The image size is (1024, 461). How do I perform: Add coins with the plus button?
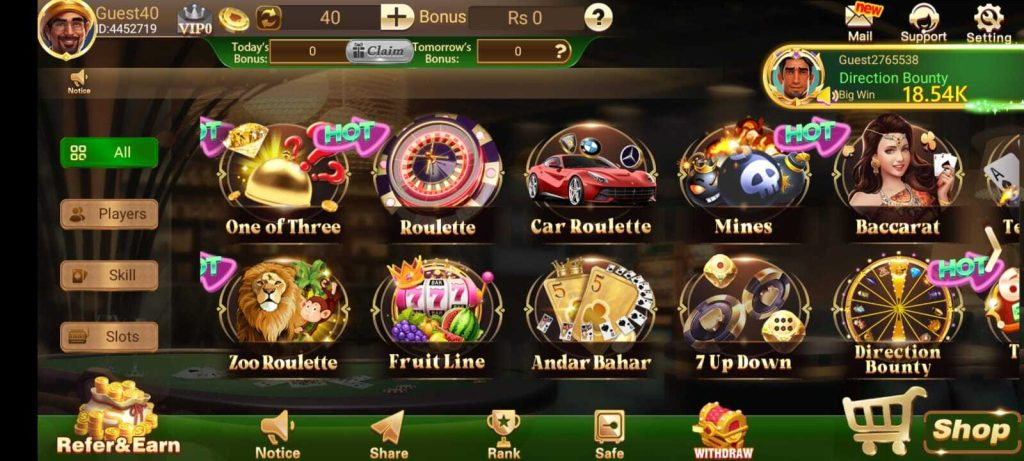coord(397,17)
